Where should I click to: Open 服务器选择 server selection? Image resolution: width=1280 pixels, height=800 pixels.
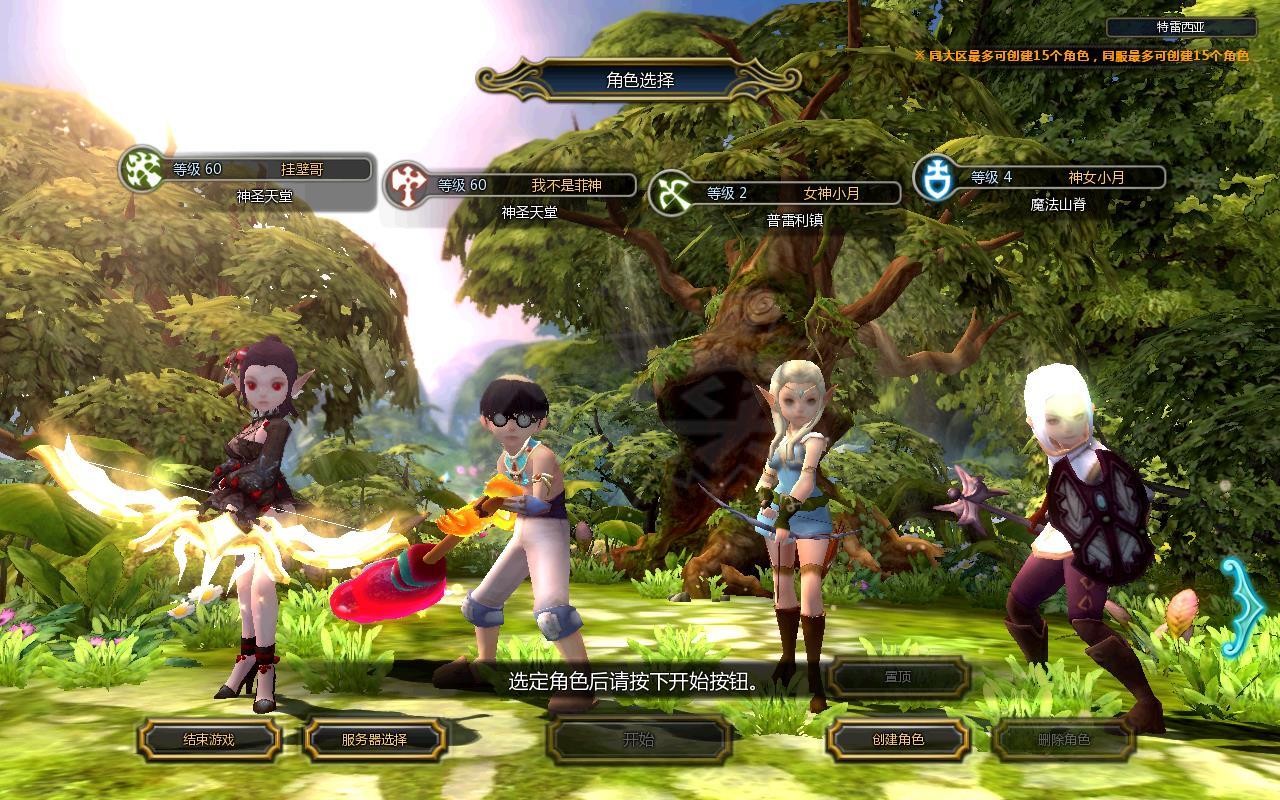pyautogui.click(x=374, y=740)
